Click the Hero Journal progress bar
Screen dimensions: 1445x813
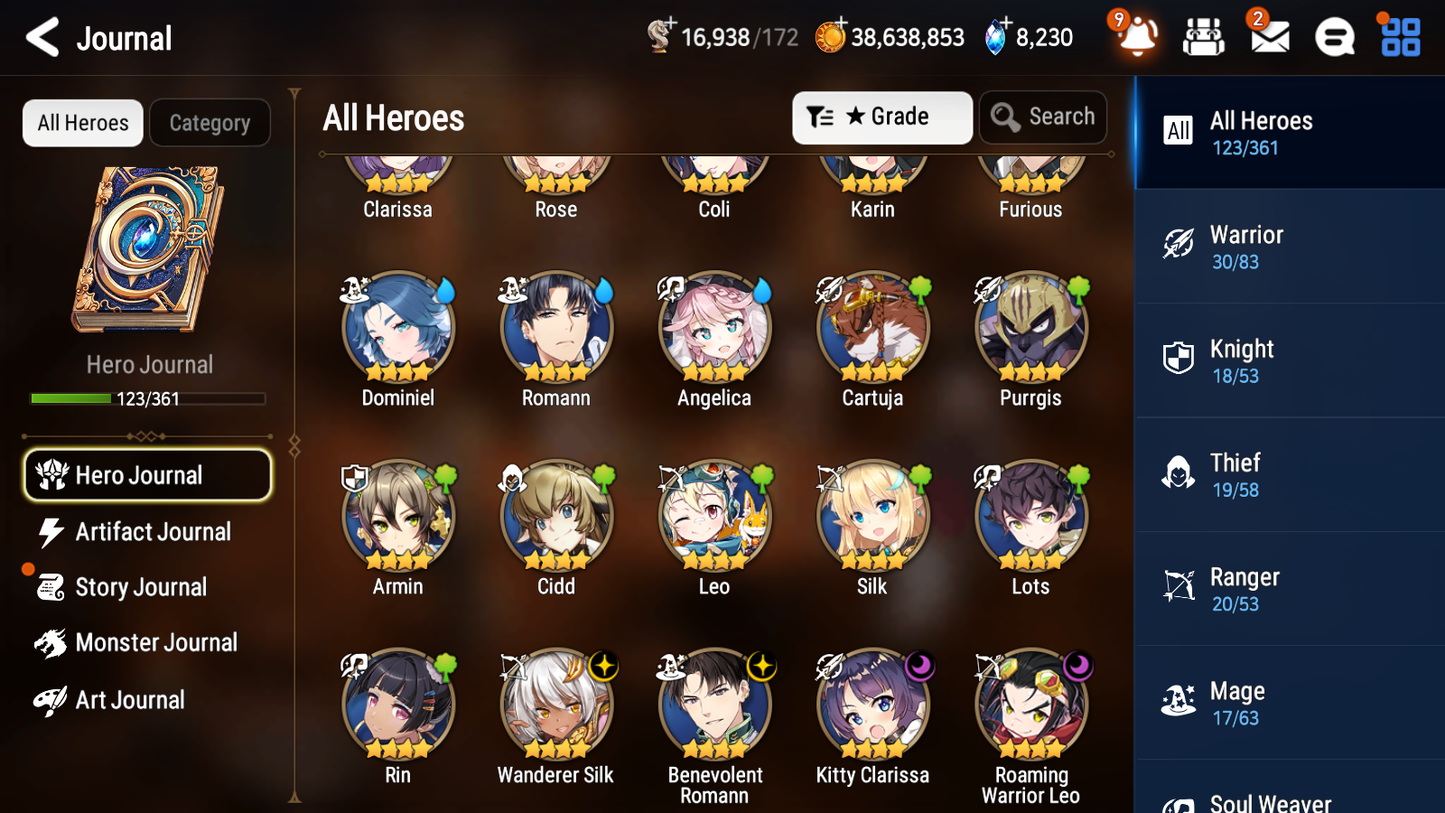pos(148,398)
